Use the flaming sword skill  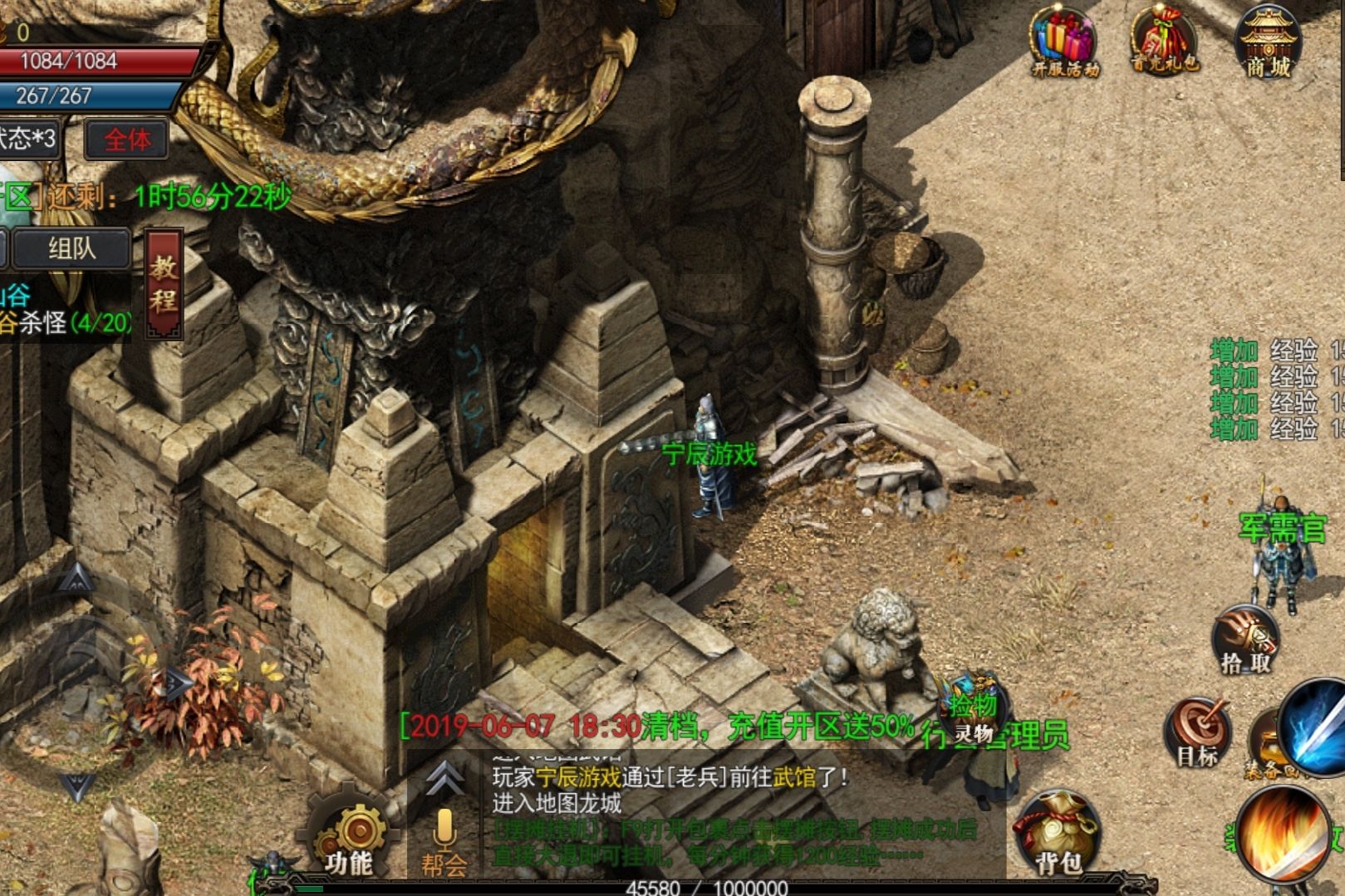[1284, 835]
